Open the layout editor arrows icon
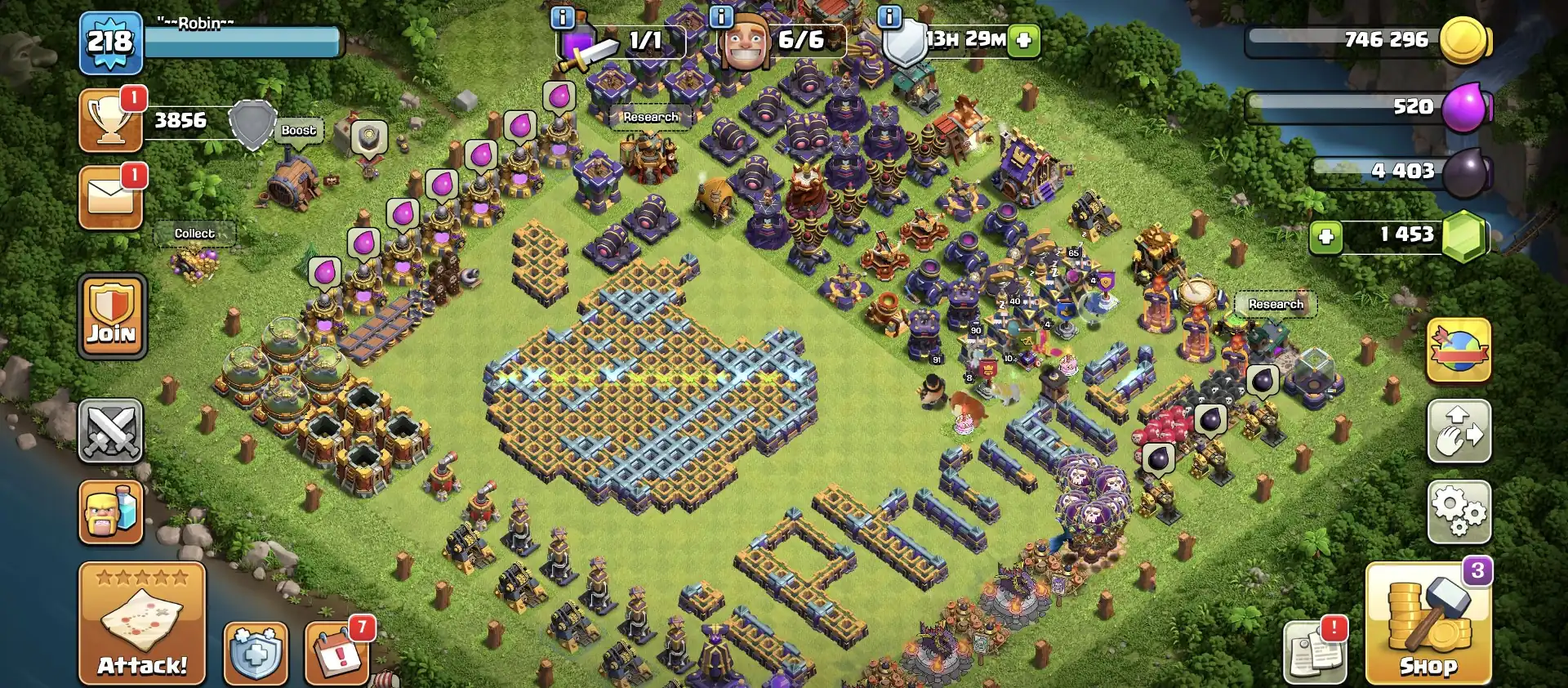 click(x=1460, y=431)
